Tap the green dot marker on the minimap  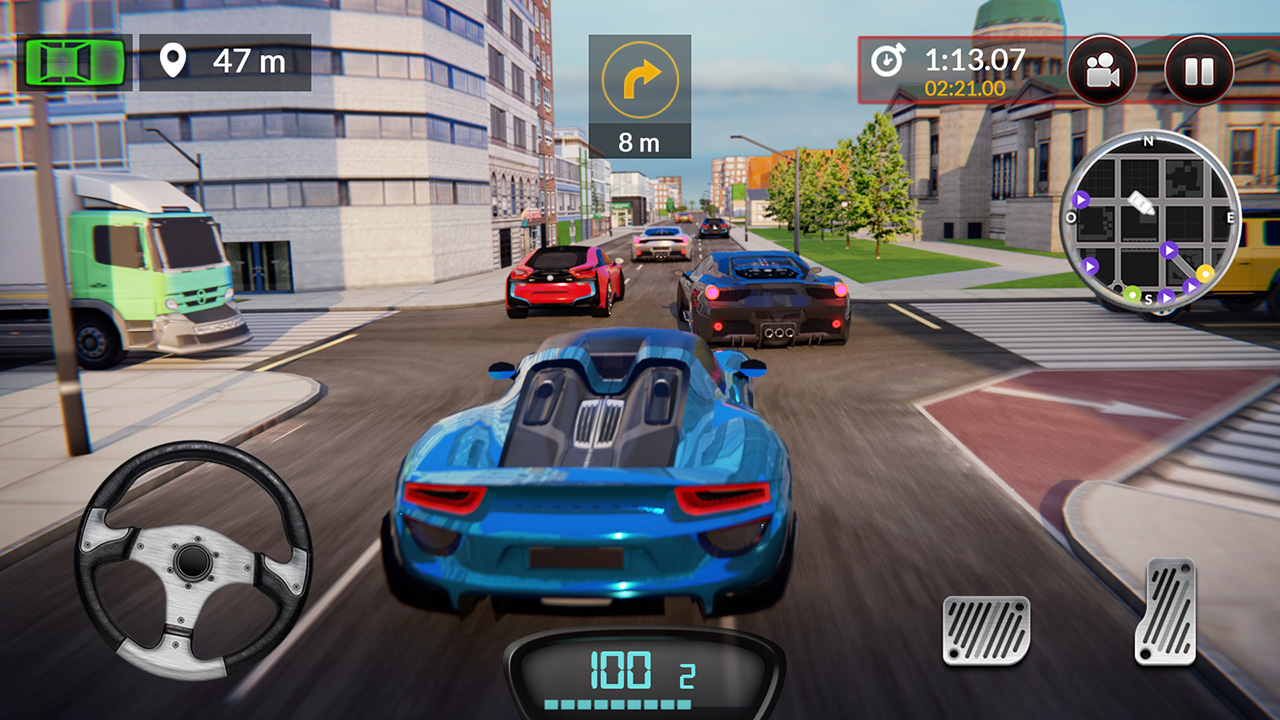1132,295
